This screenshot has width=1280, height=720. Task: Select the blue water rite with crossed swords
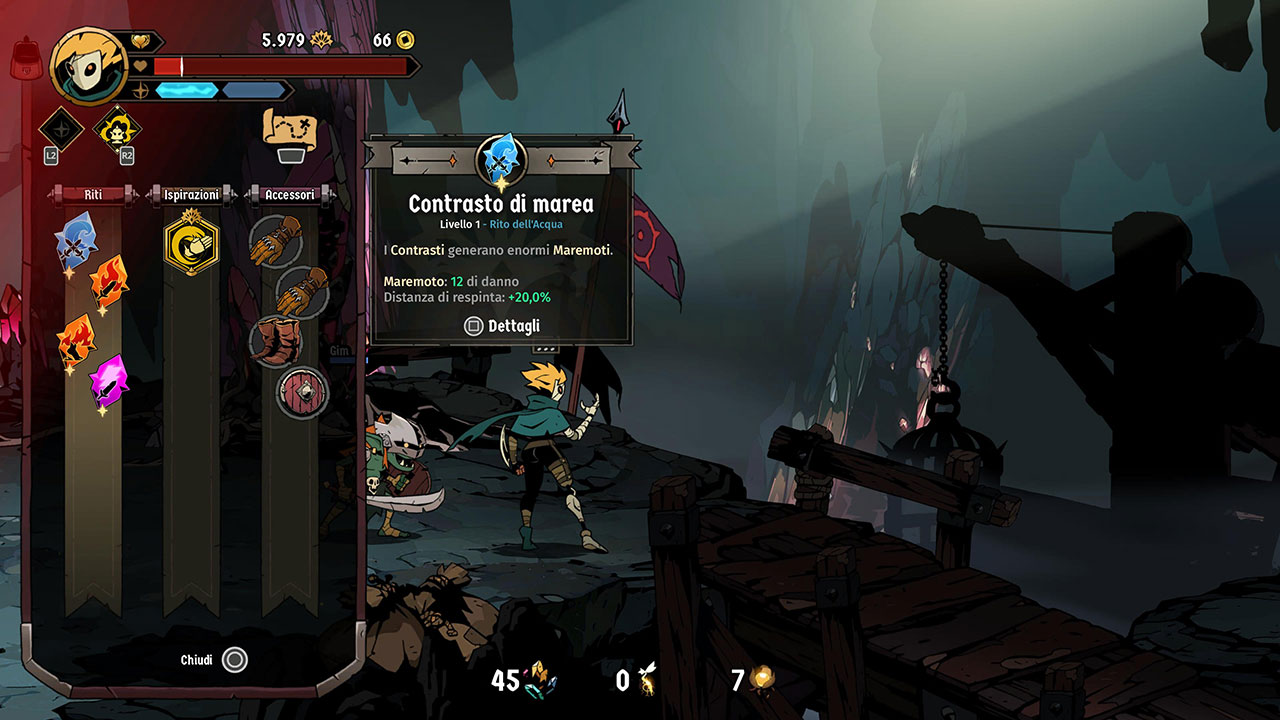pos(75,237)
